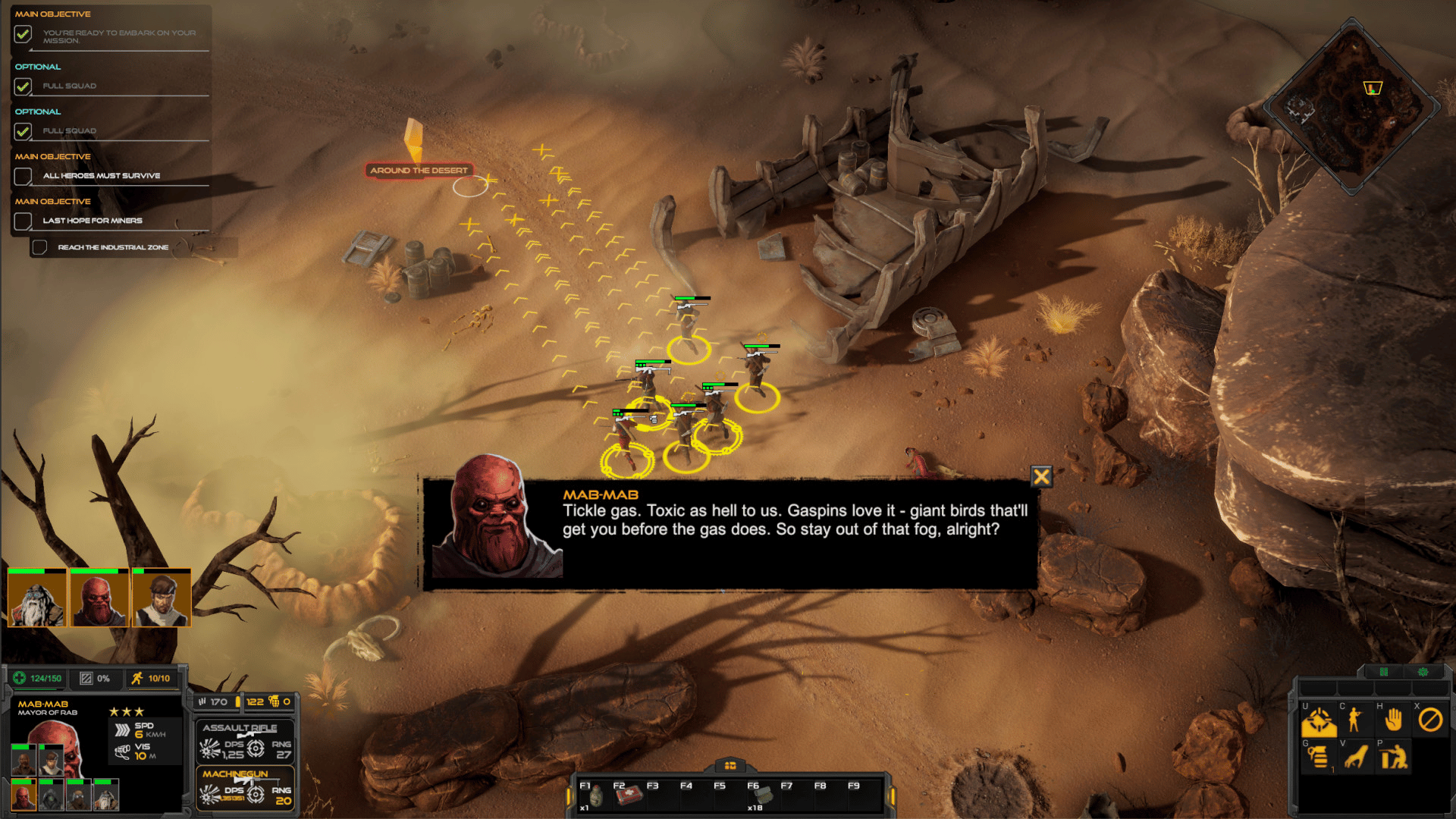
Task: Open the inventory tab above the hotbar
Action: [x=730, y=765]
